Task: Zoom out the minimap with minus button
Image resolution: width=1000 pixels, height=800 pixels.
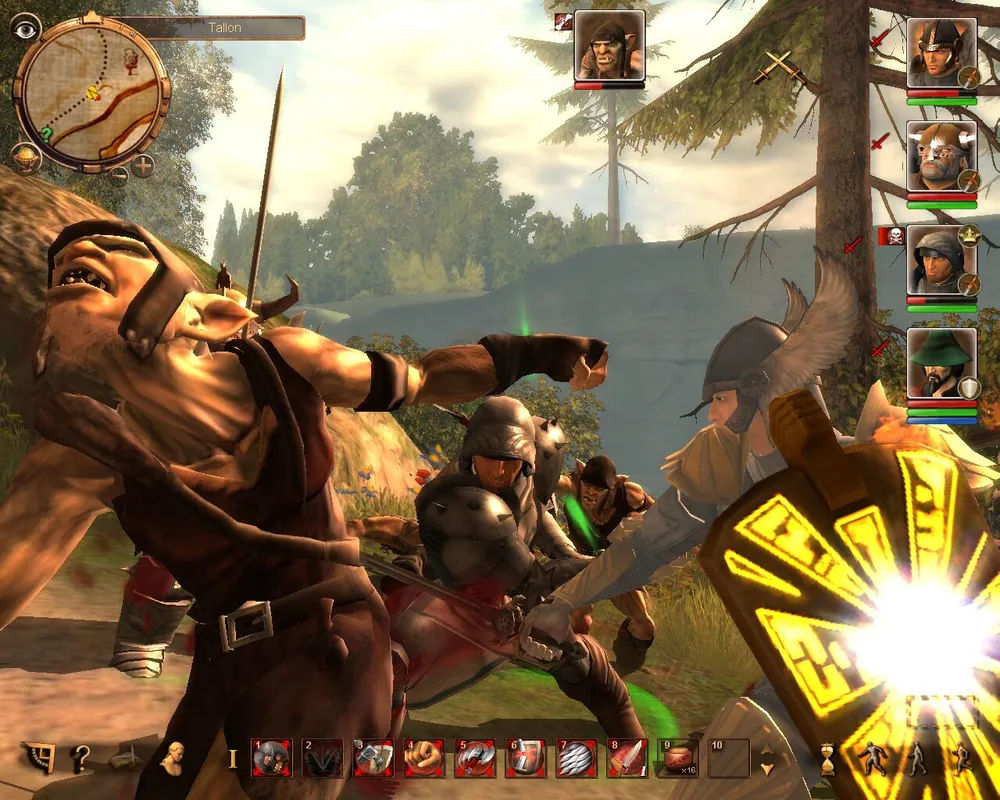Action: tap(118, 177)
